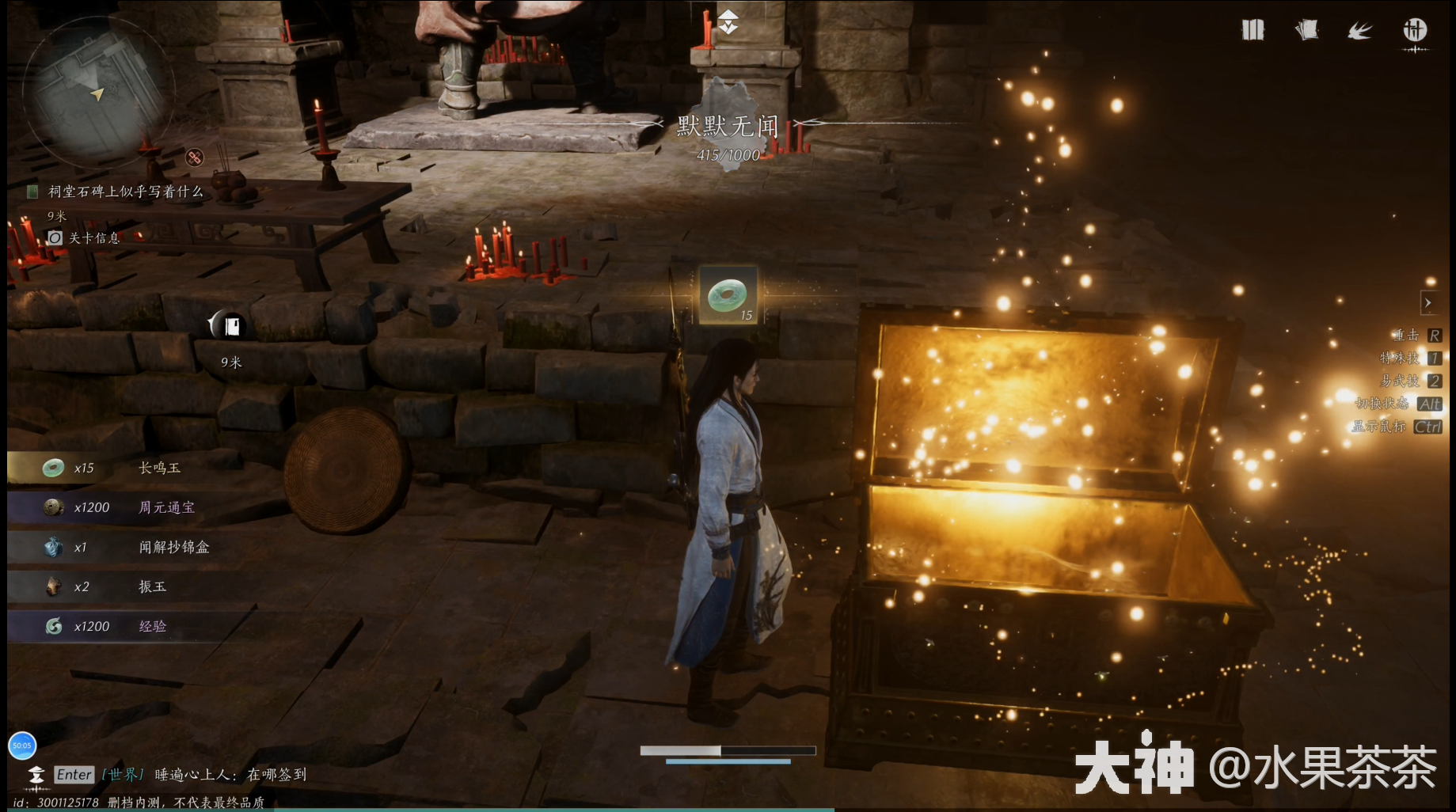The height and width of the screenshot is (812, 1456).
Task: Click the swallow bird icon
Action: point(1360,31)
